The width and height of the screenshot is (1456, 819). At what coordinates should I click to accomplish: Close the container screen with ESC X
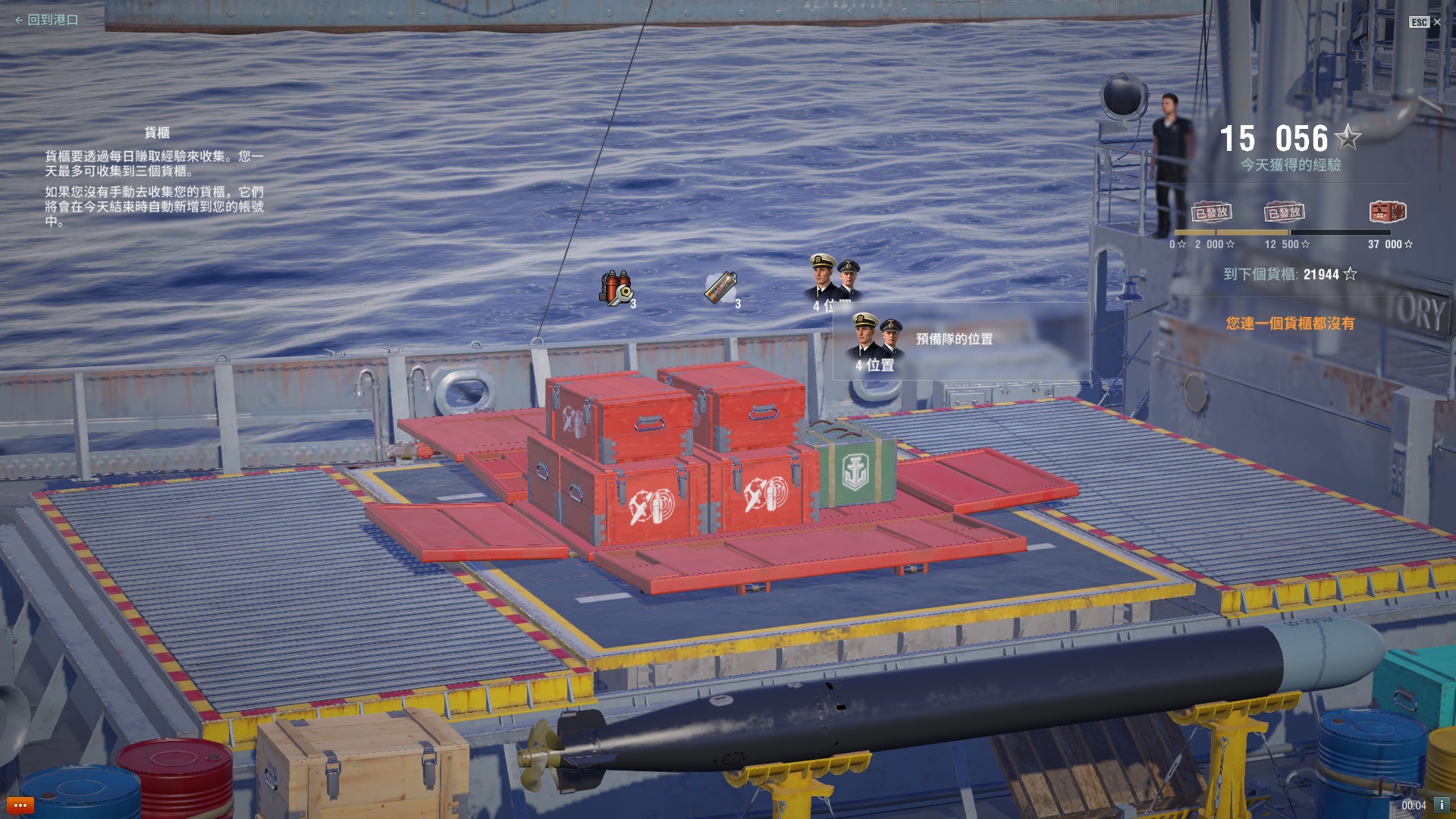pyautogui.click(x=1426, y=22)
